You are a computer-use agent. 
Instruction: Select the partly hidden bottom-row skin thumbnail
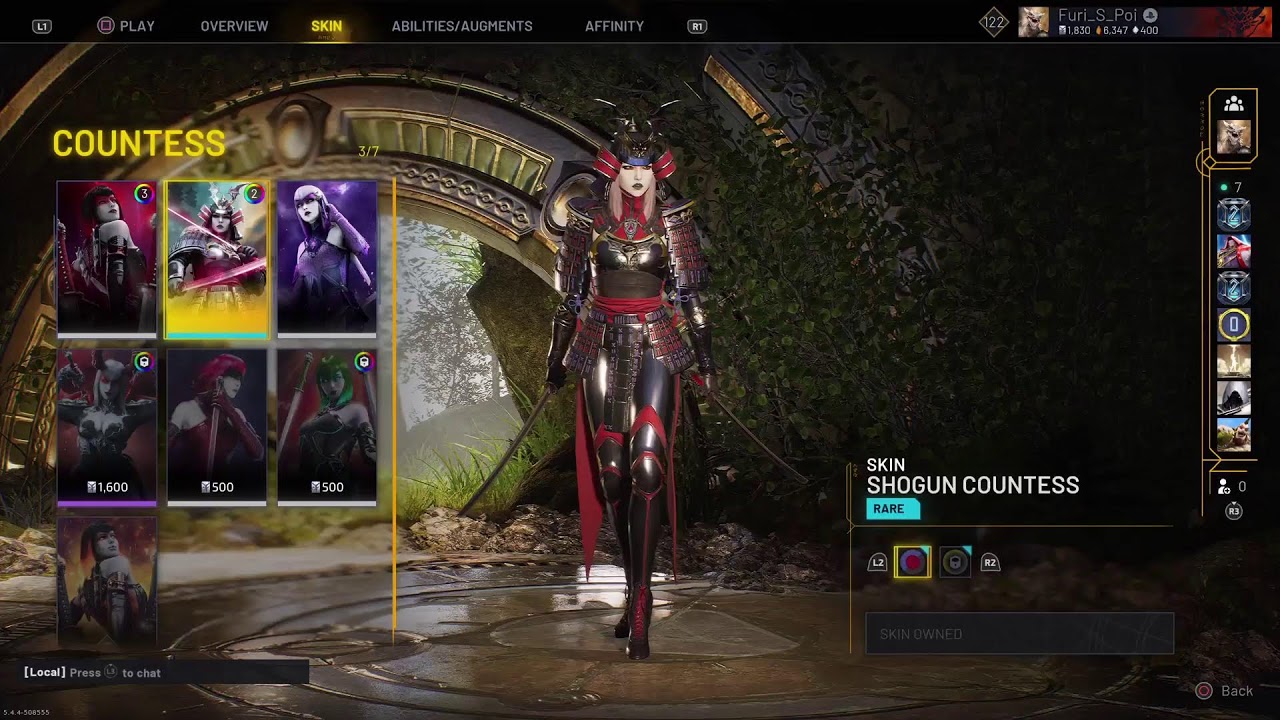[107, 580]
